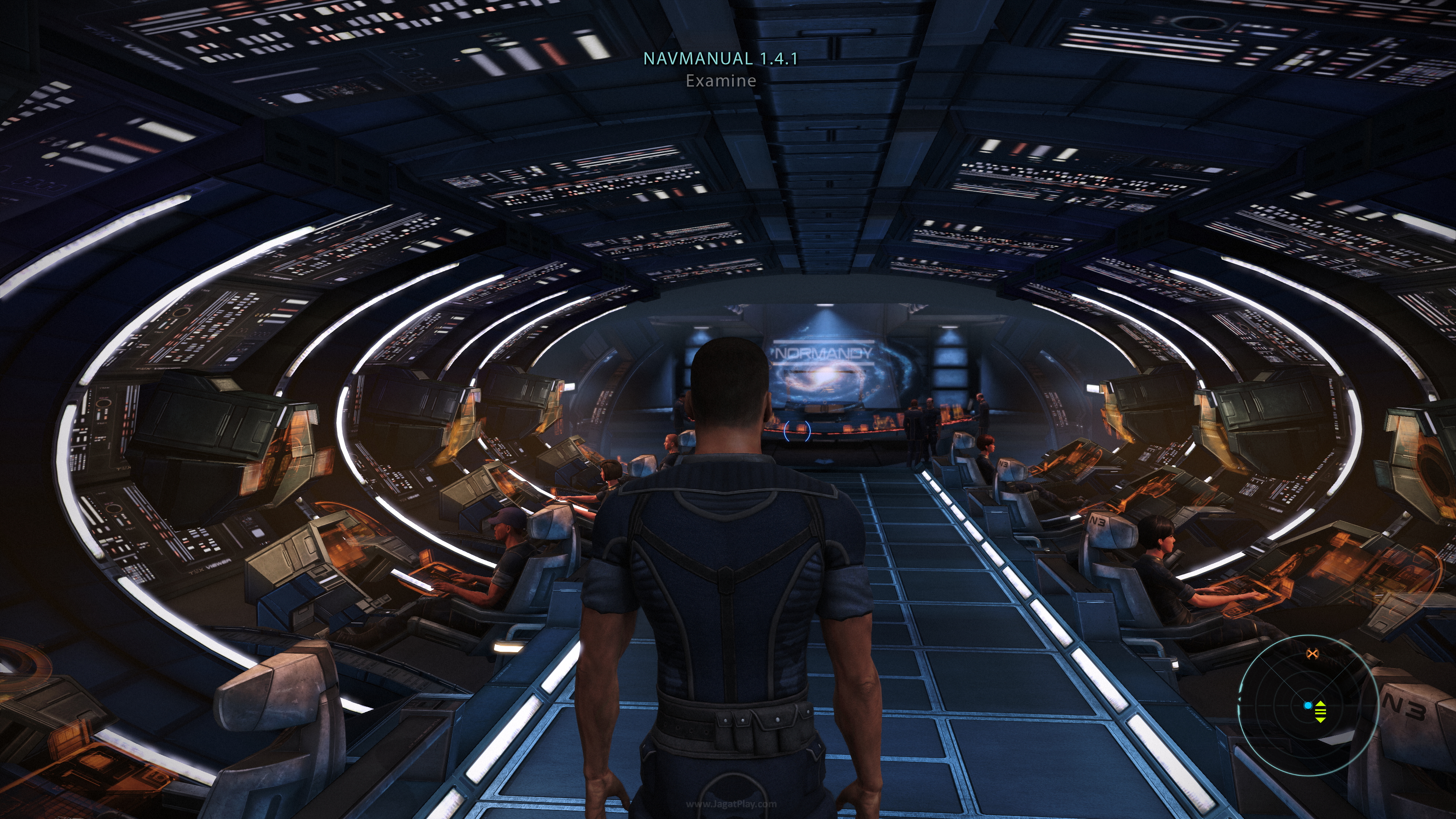Select the orange X marker on radar
Image resolution: width=1456 pixels, height=819 pixels.
click(x=1312, y=654)
